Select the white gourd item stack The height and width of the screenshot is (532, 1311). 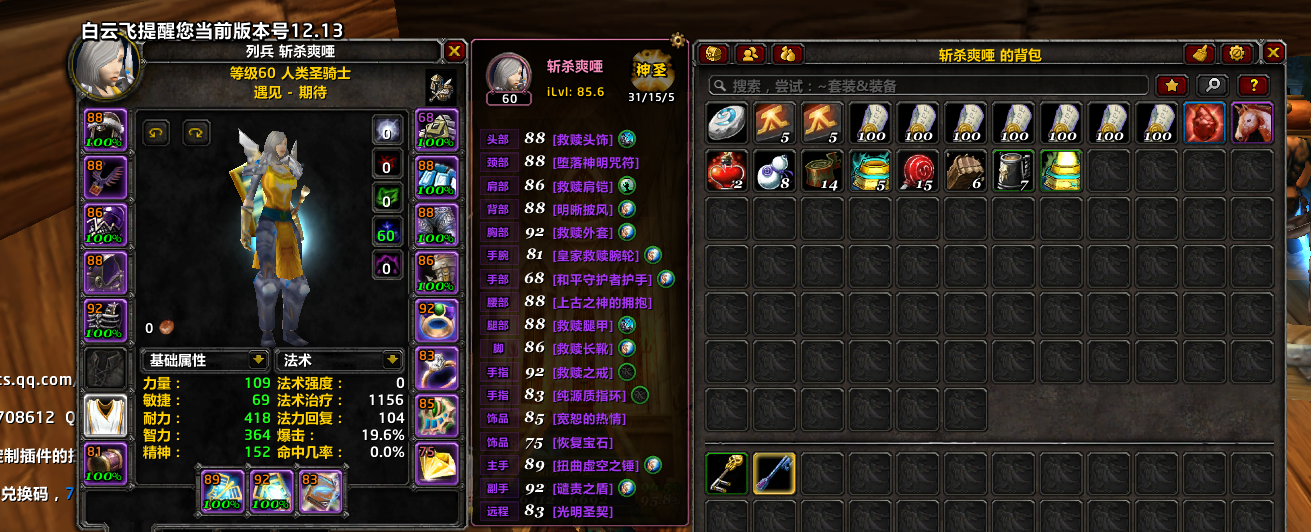775,171
